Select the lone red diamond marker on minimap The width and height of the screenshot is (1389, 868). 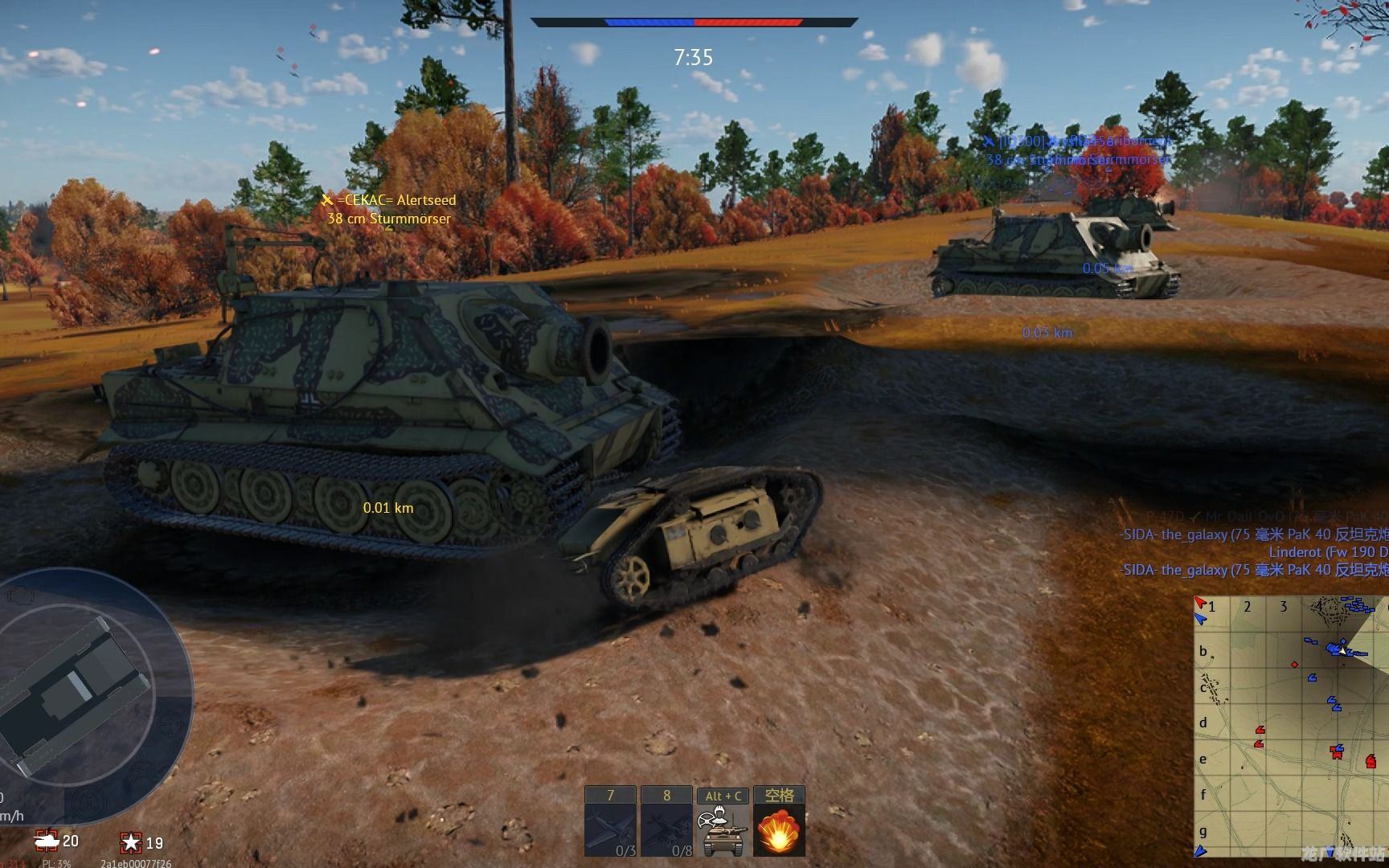click(x=1294, y=665)
